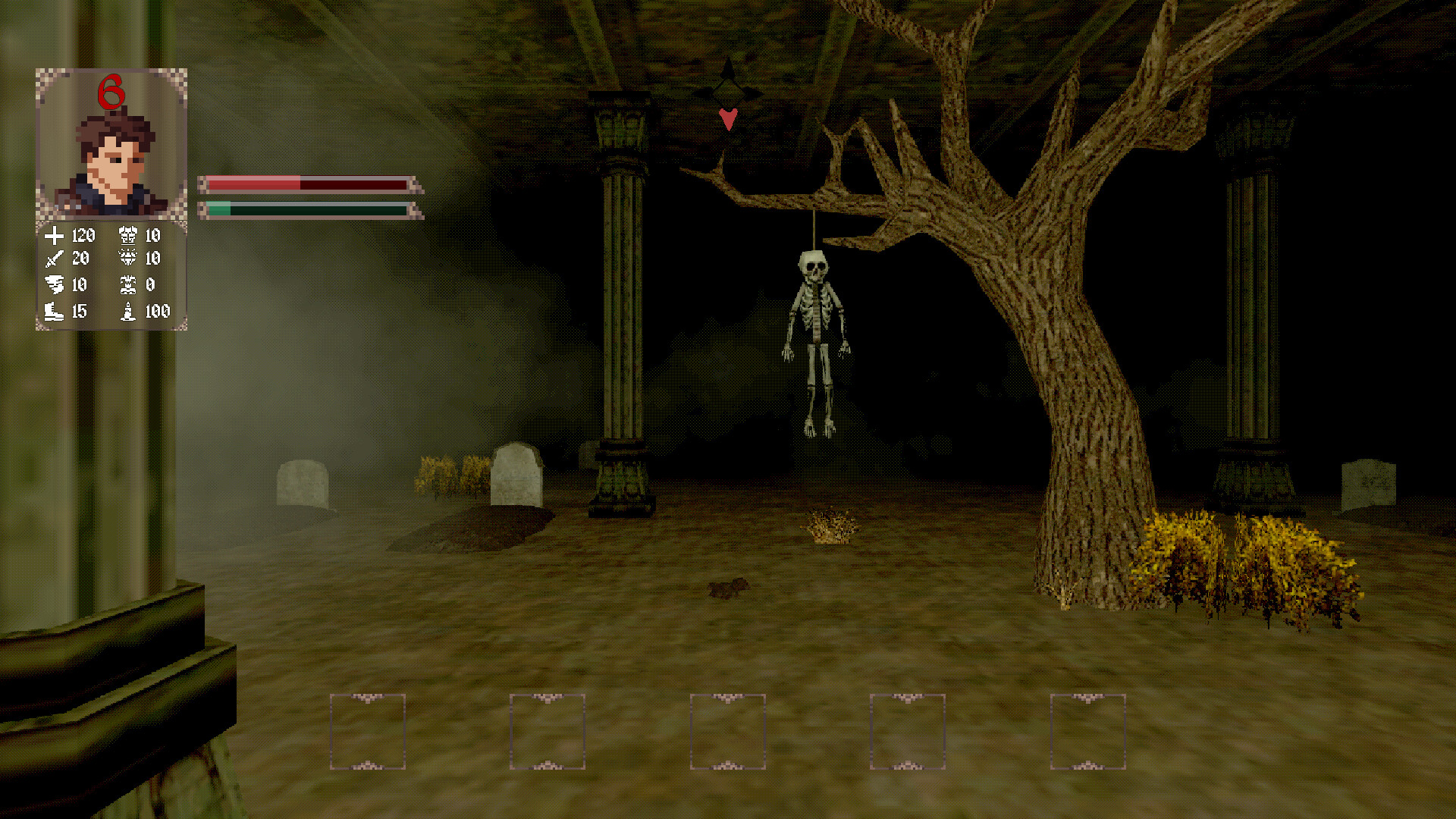1456x819 pixels.
Task: Click the red health bar
Action: [303, 182]
